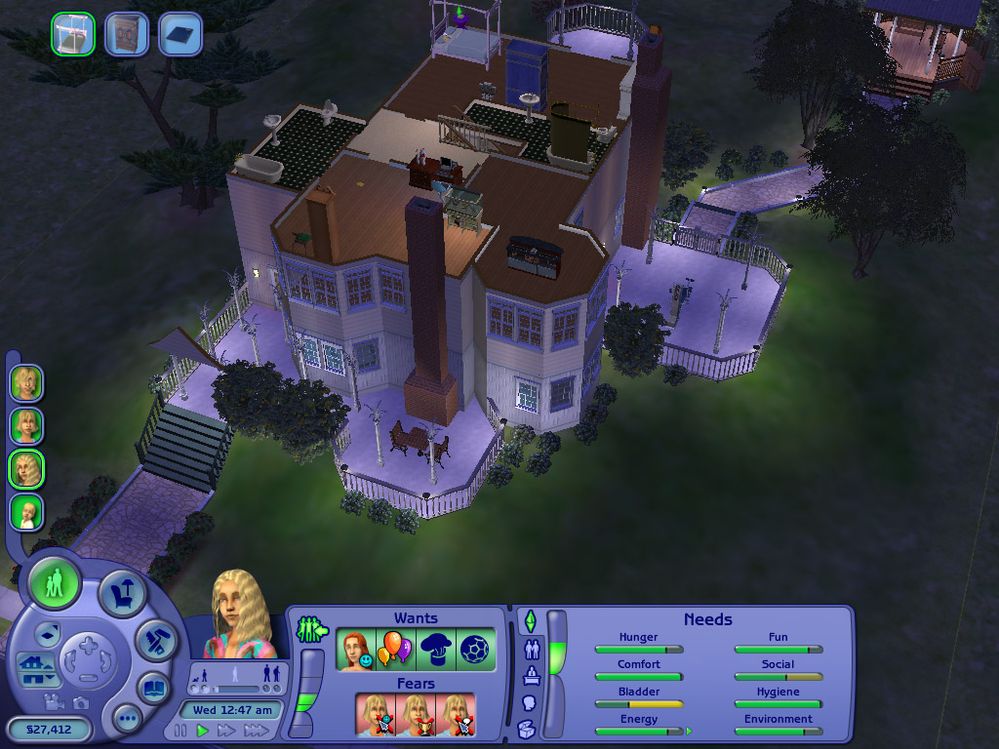Choose the chef hat want
999x749 pixels.
(436, 649)
